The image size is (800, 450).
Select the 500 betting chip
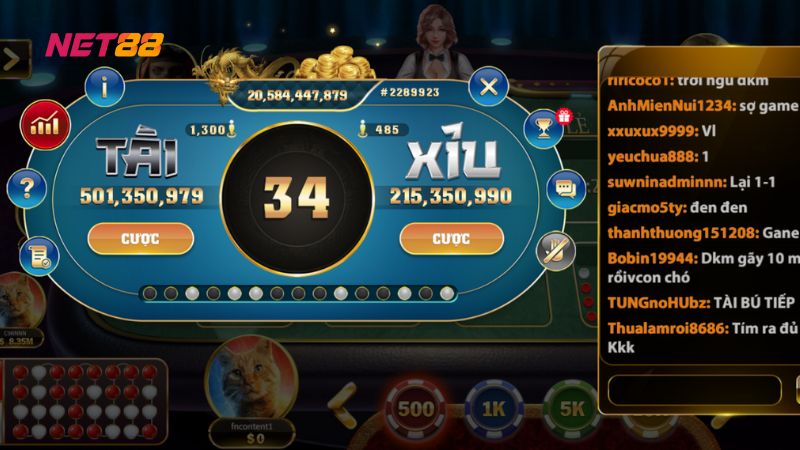tap(415, 408)
